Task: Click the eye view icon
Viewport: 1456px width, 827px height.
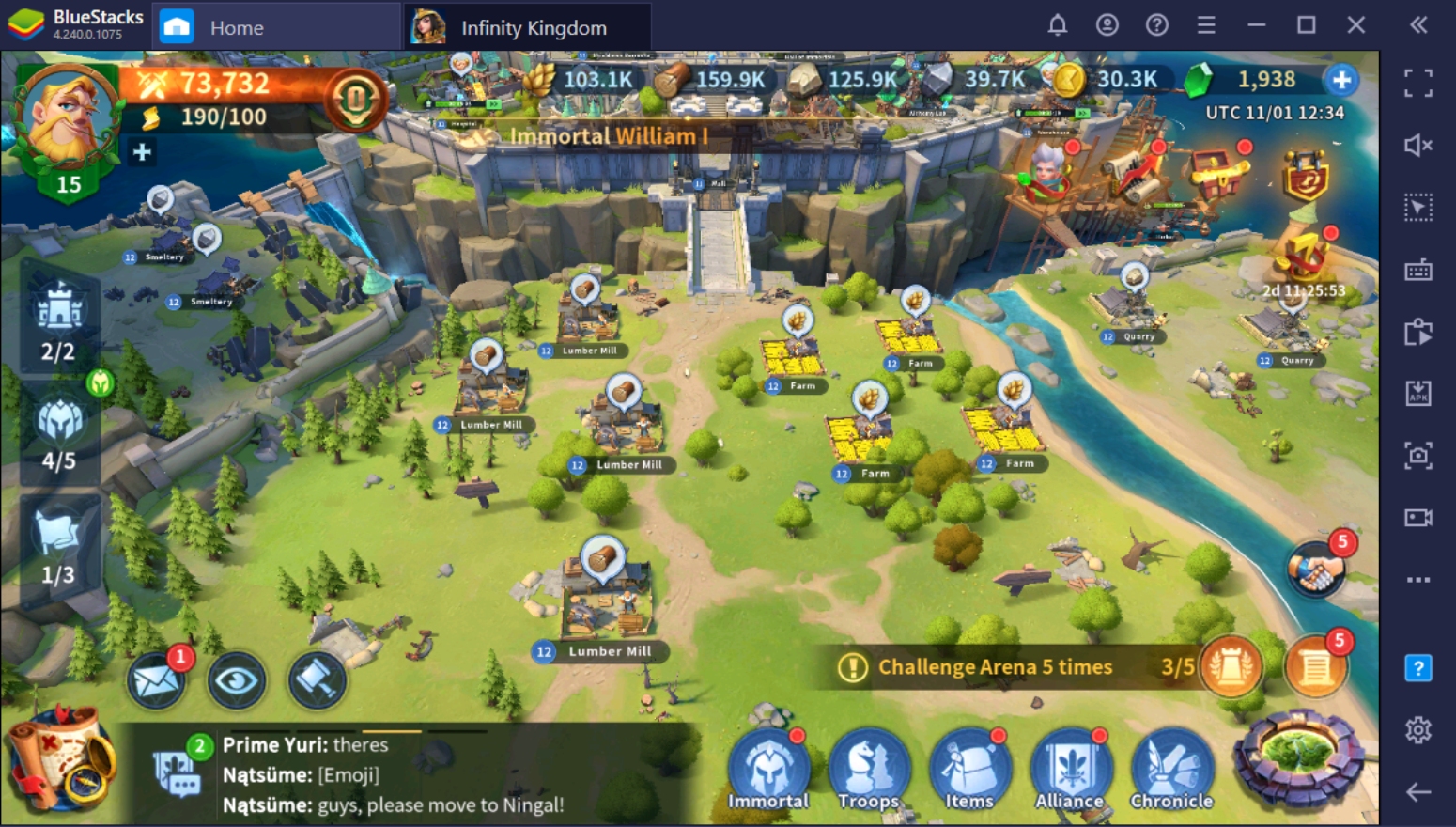Action: [236, 679]
